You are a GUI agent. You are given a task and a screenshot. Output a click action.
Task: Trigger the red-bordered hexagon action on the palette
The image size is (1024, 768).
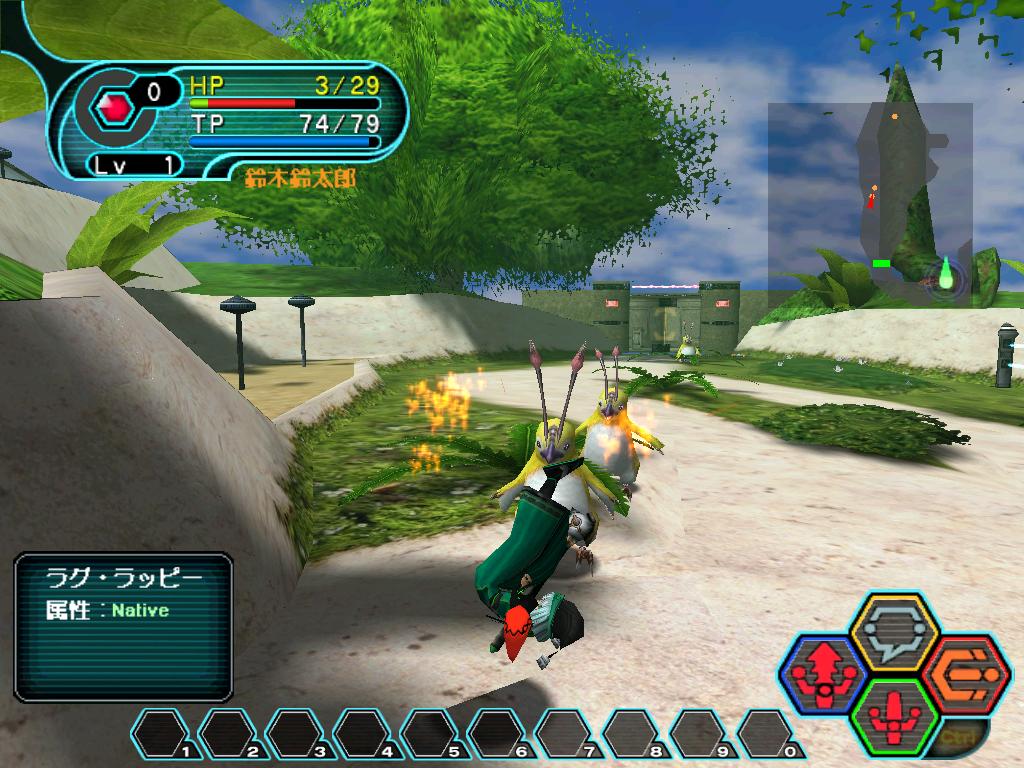click(962, 672)
